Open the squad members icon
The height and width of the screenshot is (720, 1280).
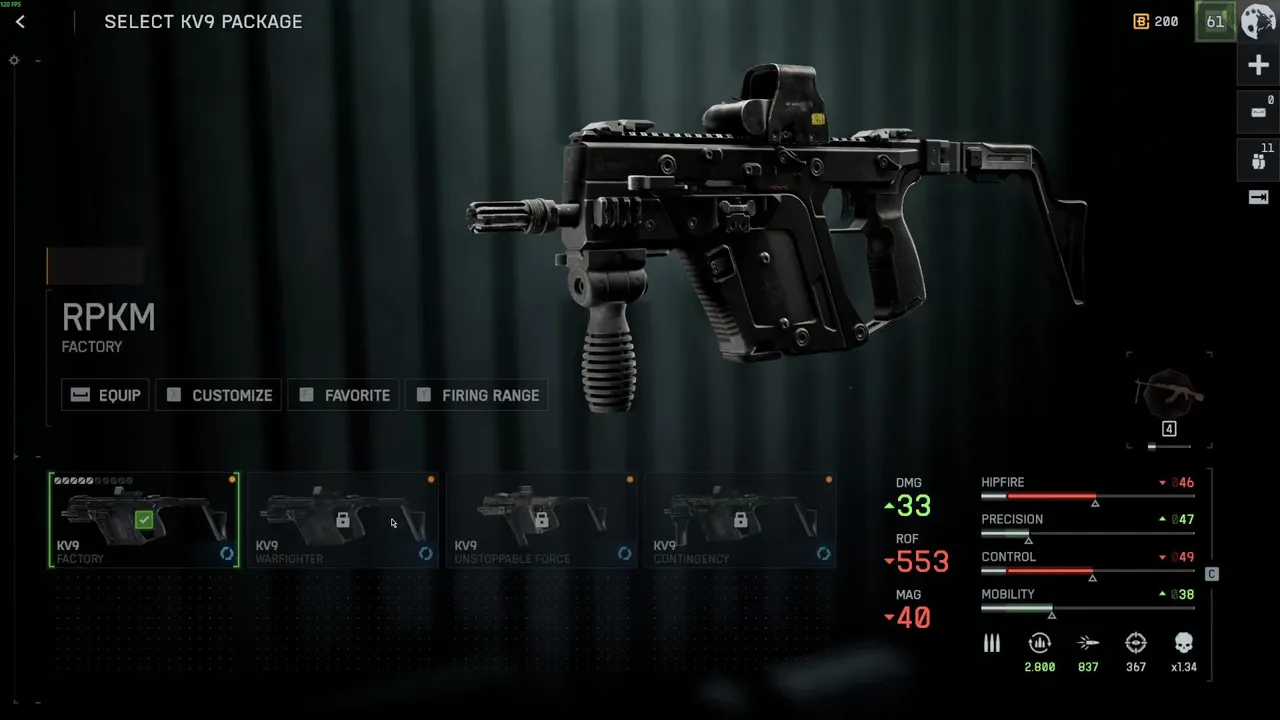coord(1259,159)
